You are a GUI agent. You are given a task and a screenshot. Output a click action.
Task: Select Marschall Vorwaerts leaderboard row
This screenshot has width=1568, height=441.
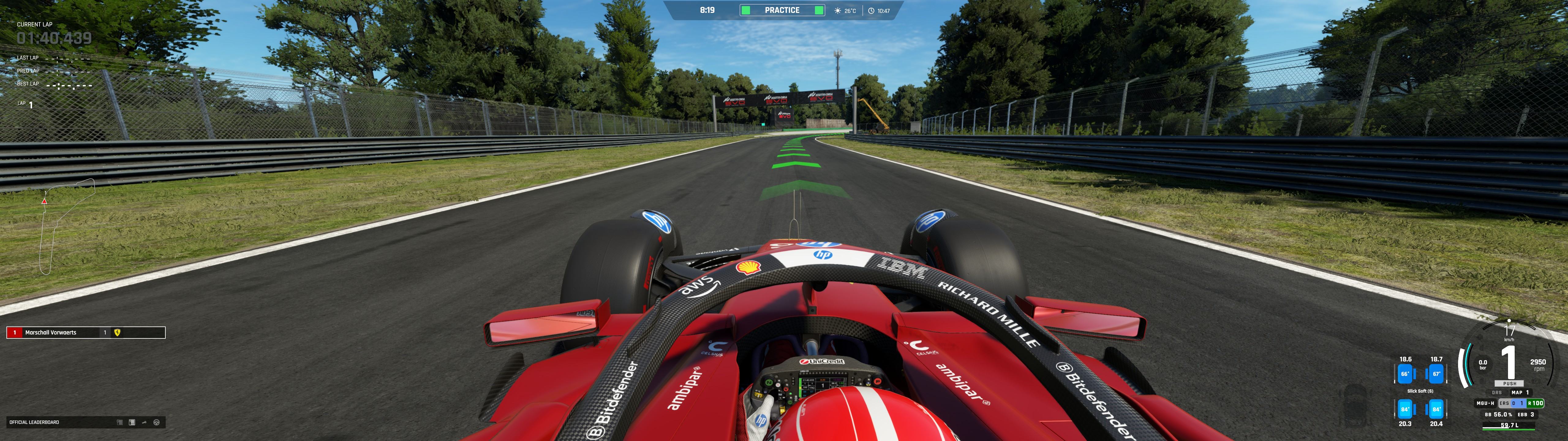(86, 333)
